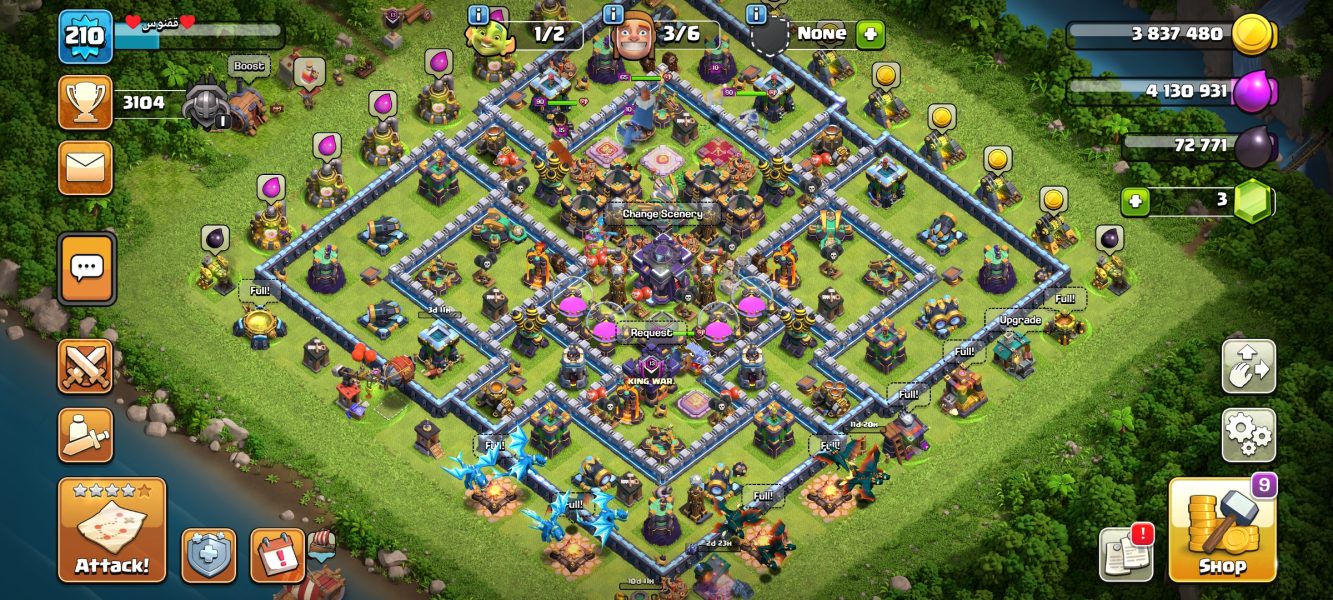The height and width of the screenshot is (600, 1333).
Task: Show the level 210 player profile
Action: coord(86,37)
